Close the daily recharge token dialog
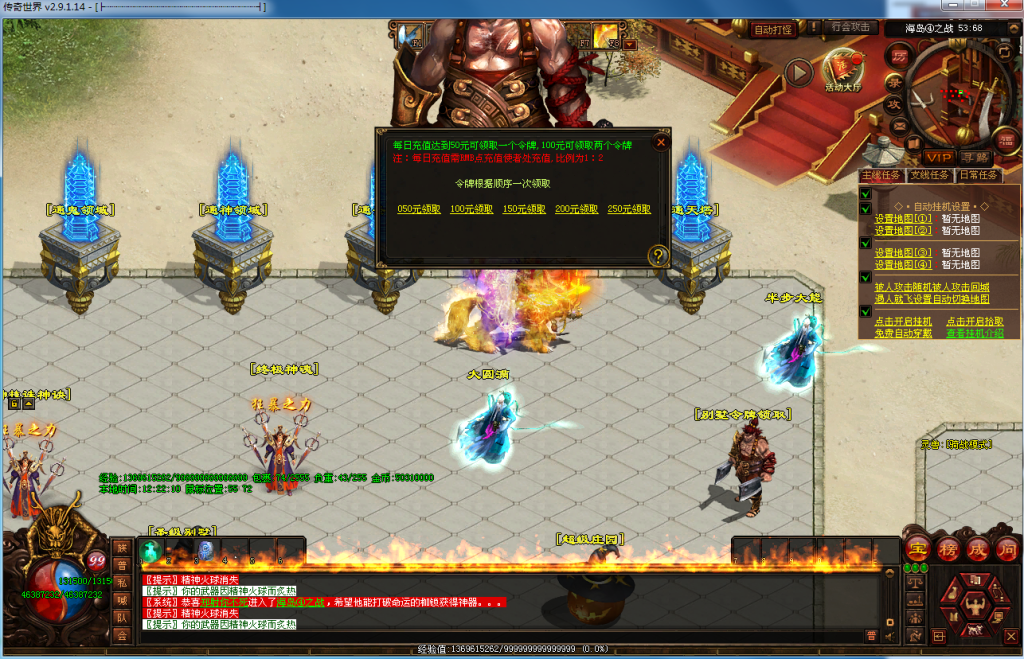1024x659 pixels. point(660,142)
